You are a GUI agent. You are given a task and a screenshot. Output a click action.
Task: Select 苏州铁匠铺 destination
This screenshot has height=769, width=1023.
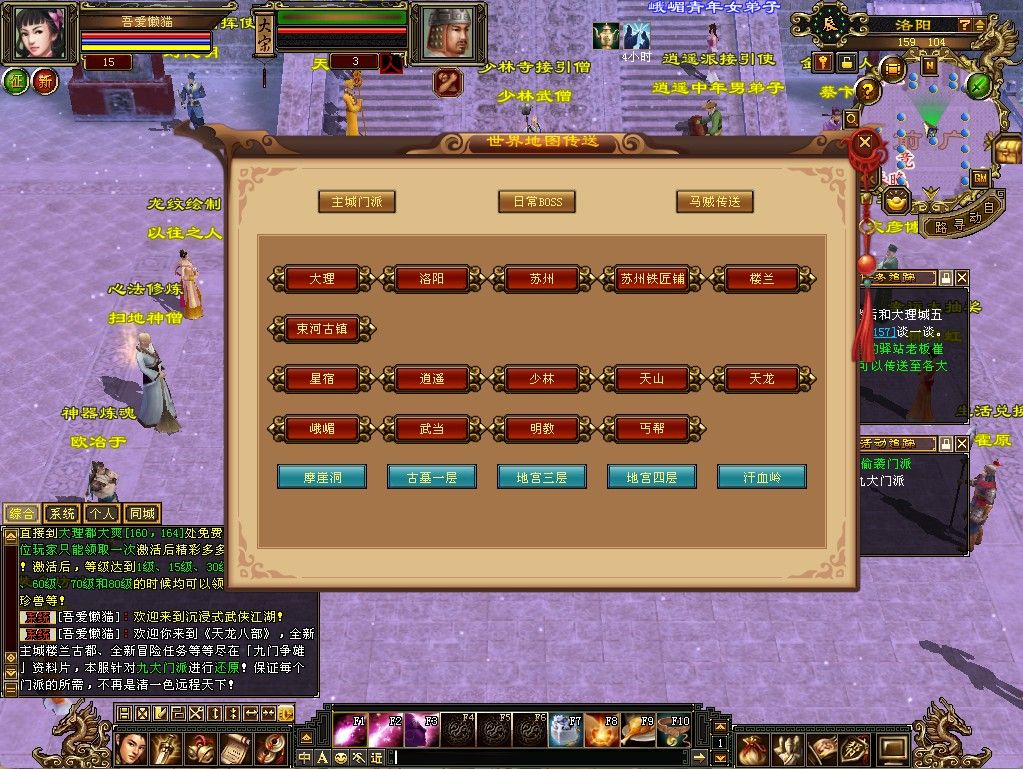[652, 279]
